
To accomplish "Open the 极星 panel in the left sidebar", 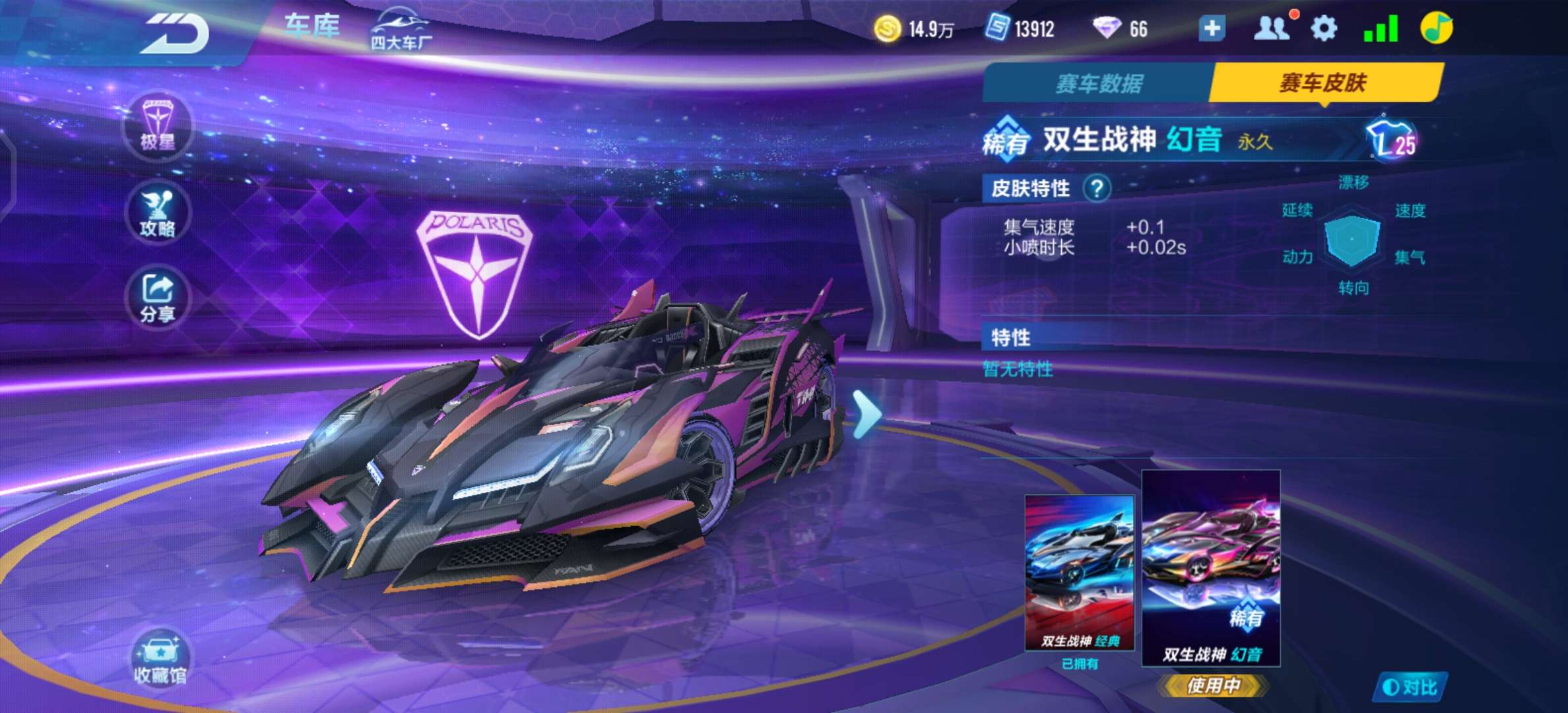I will coord(158,129).
